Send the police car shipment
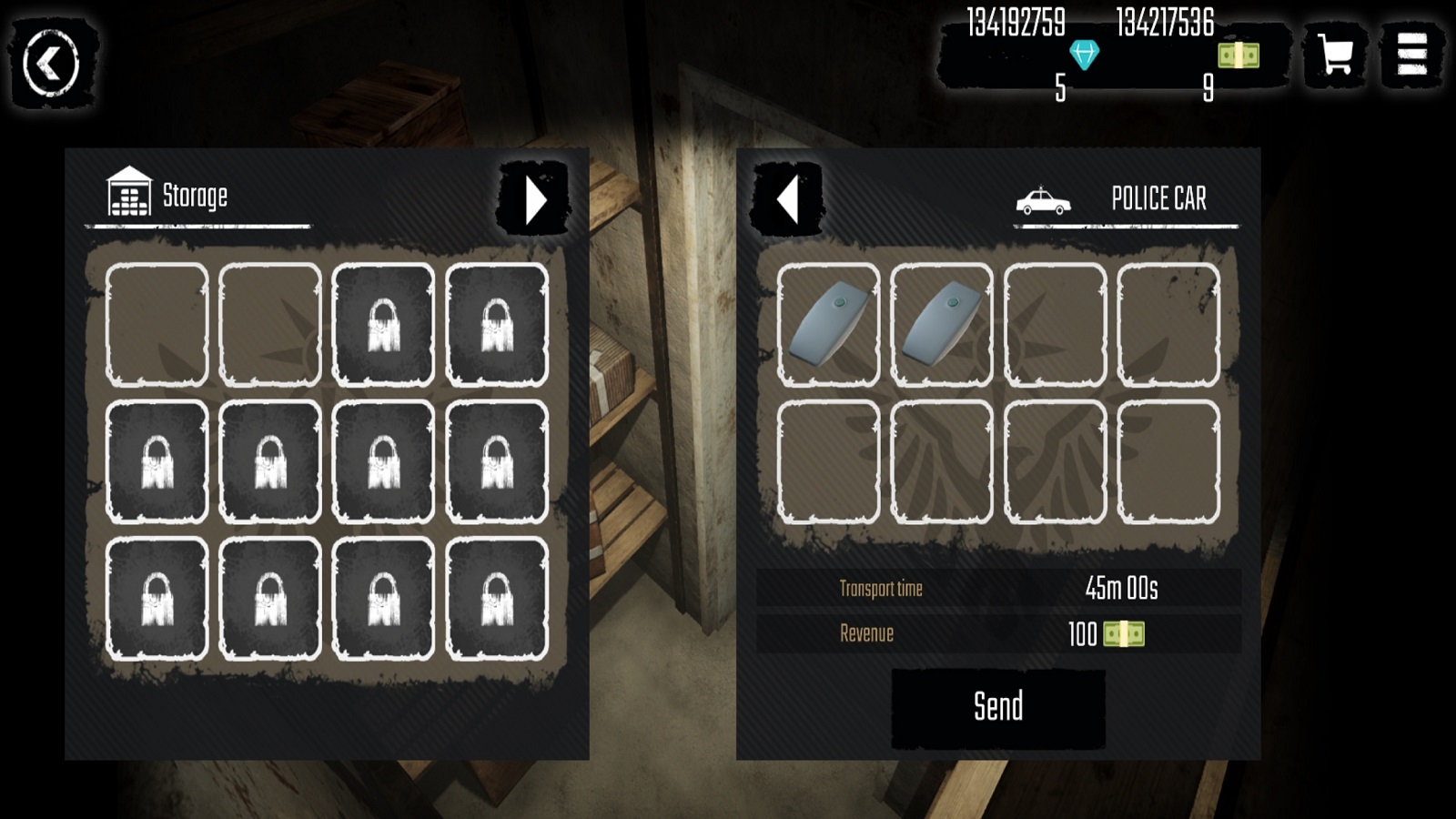This screenshot has height=819, width=1456. (998, 708)
